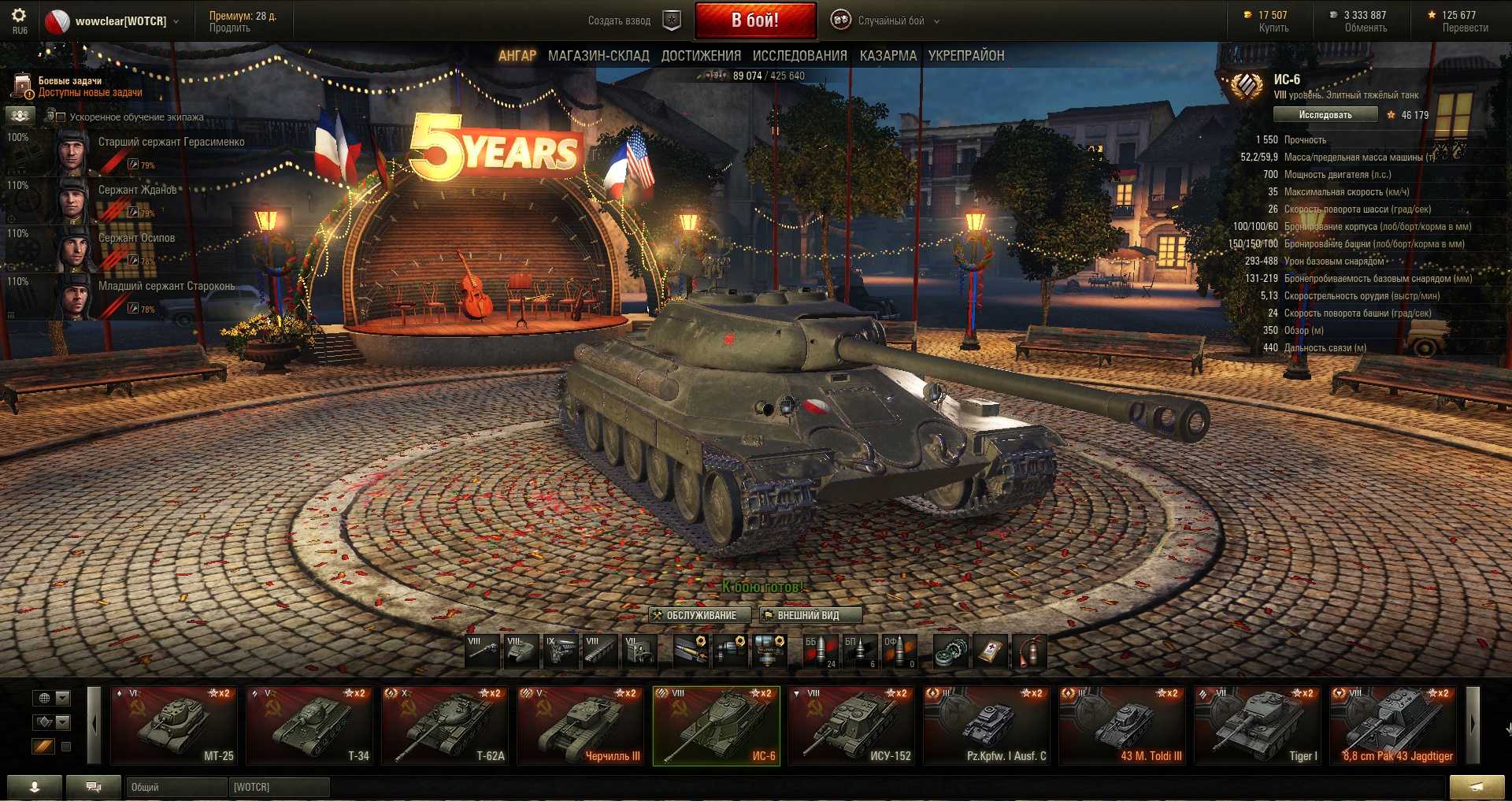Select the fire extinguisher consumable slot

[x=1029, y=651]
